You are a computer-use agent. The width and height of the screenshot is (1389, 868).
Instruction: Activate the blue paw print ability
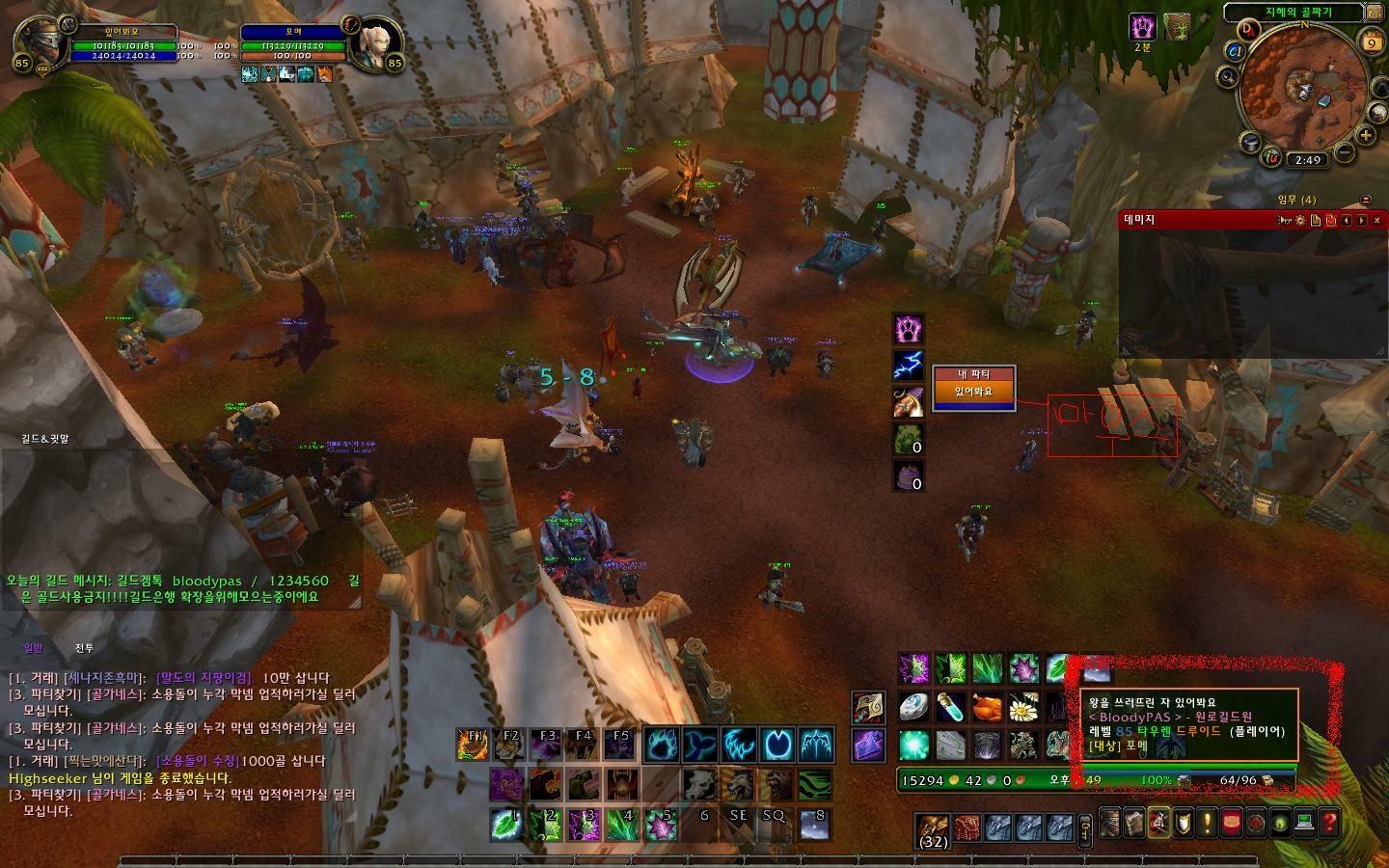click(x=661, y=745)
